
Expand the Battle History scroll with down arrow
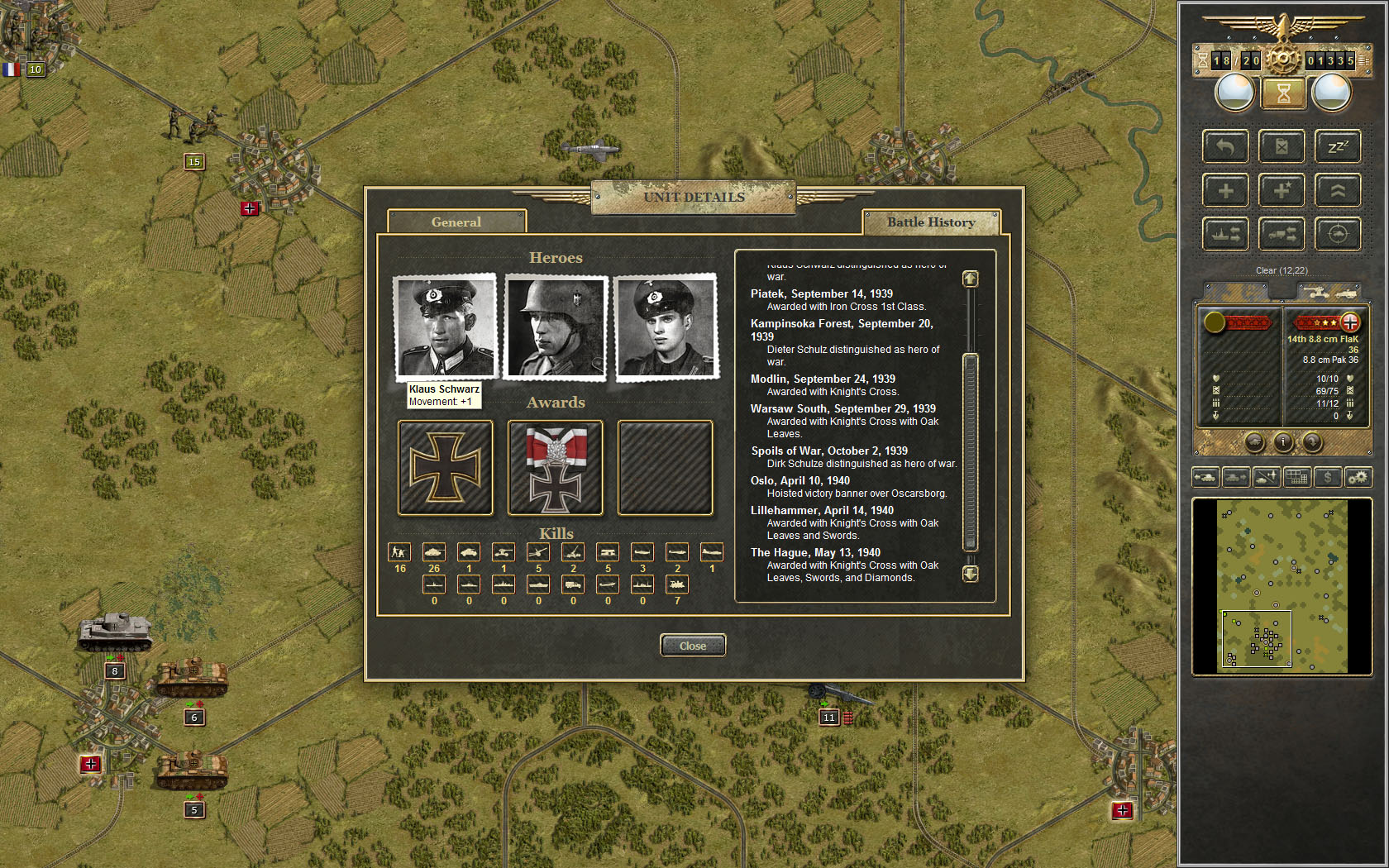click(x=970, y=574)
